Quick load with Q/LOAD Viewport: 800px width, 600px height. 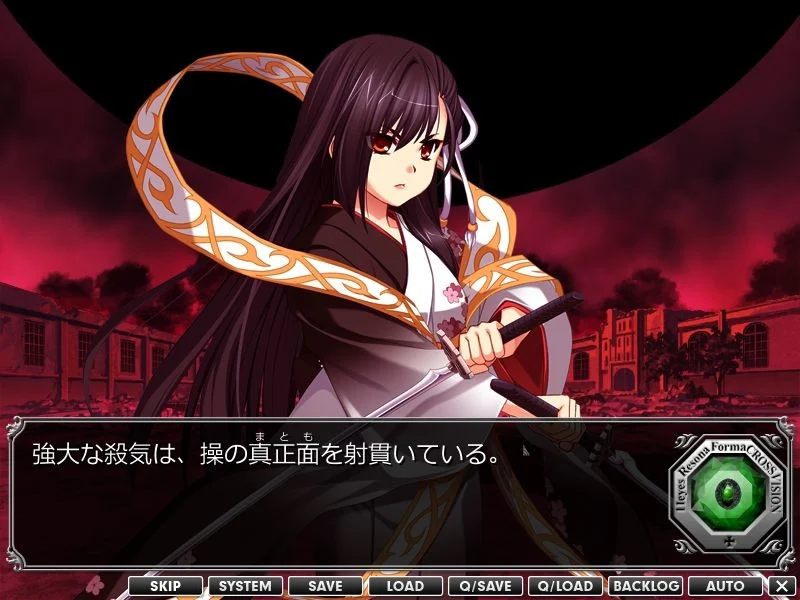565,586
